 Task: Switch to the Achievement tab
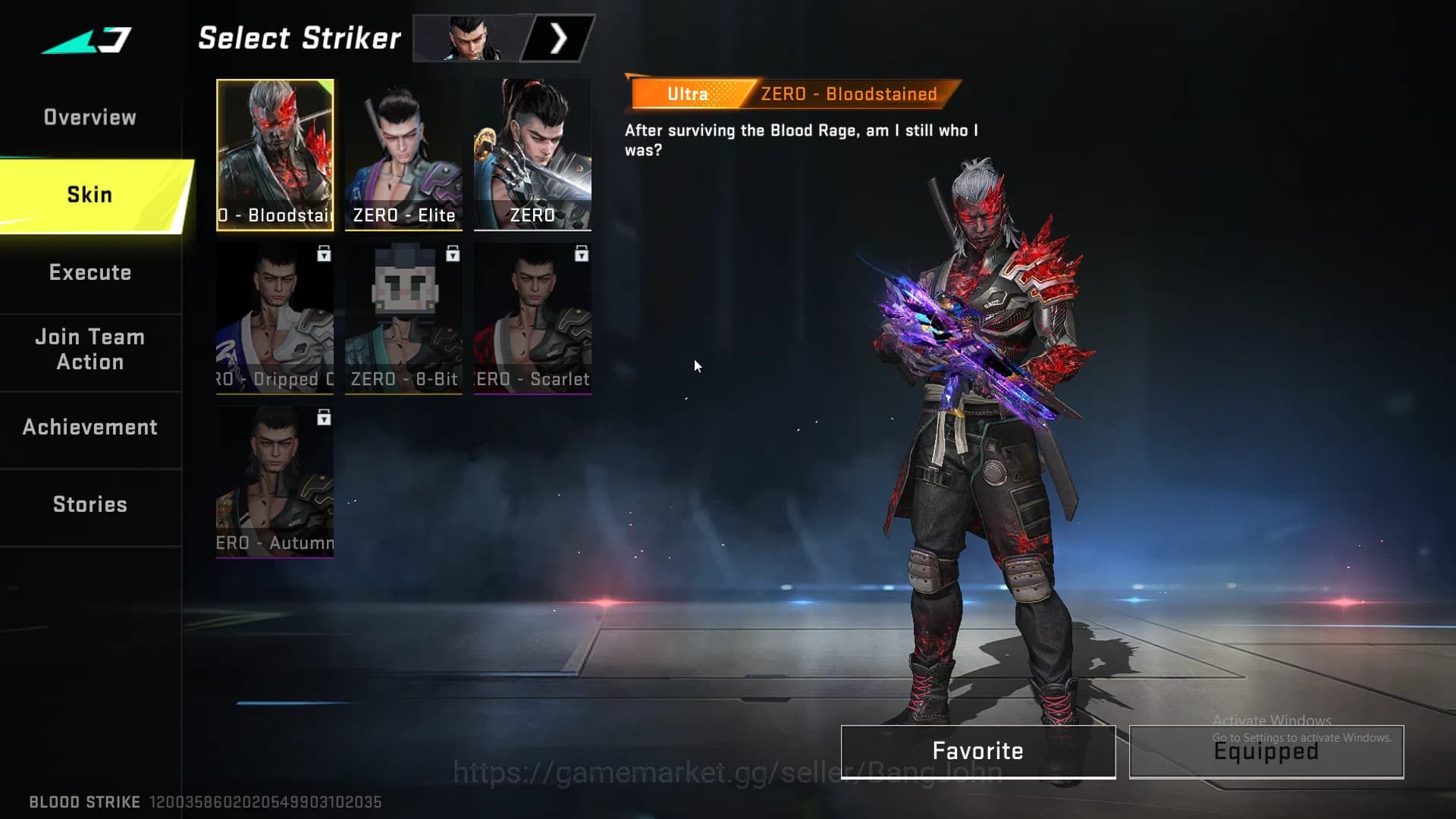[90, 427]
